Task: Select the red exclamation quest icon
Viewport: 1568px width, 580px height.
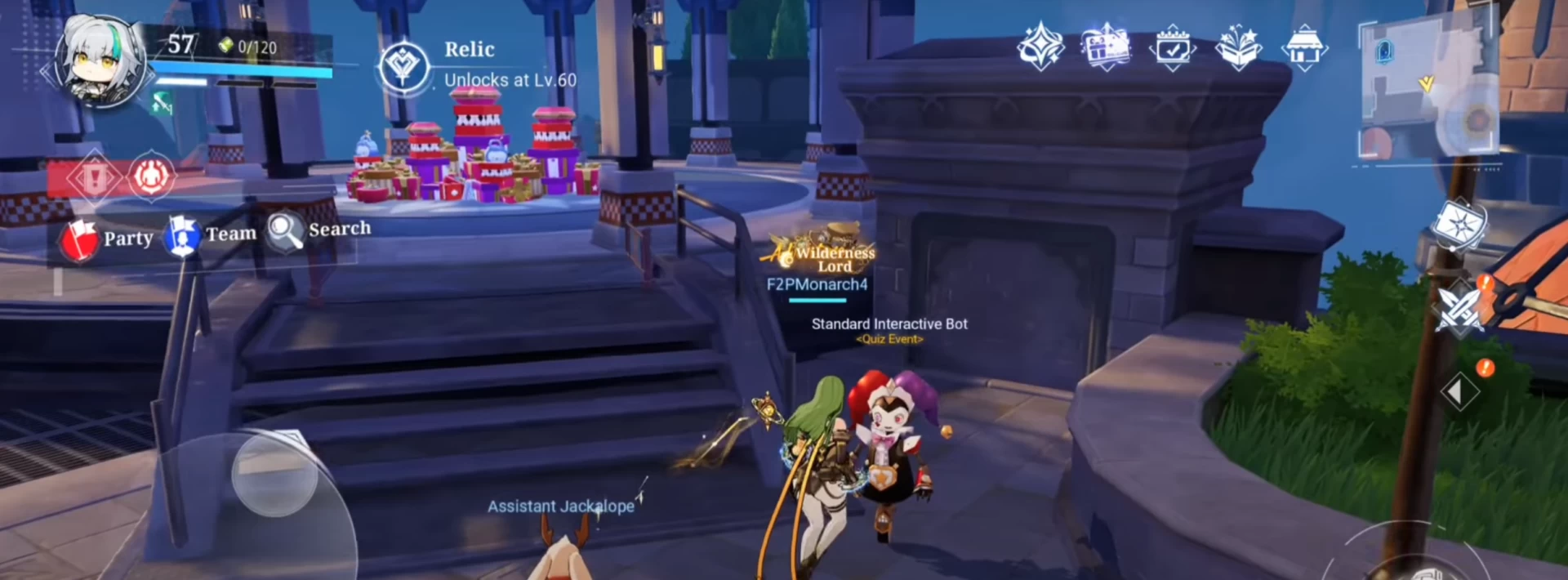Action: (93, 176)
